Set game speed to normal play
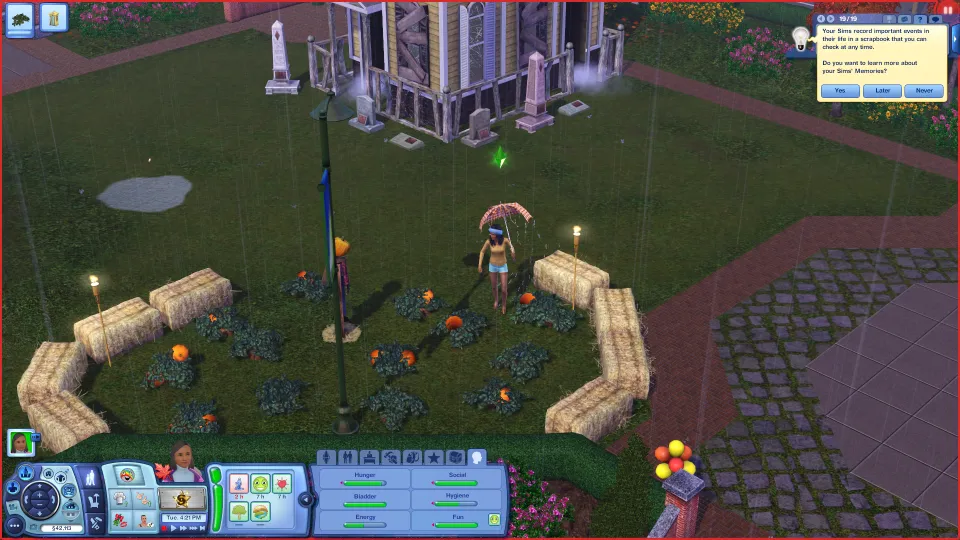This screenshot has width=960, height=540. point(173,528)
